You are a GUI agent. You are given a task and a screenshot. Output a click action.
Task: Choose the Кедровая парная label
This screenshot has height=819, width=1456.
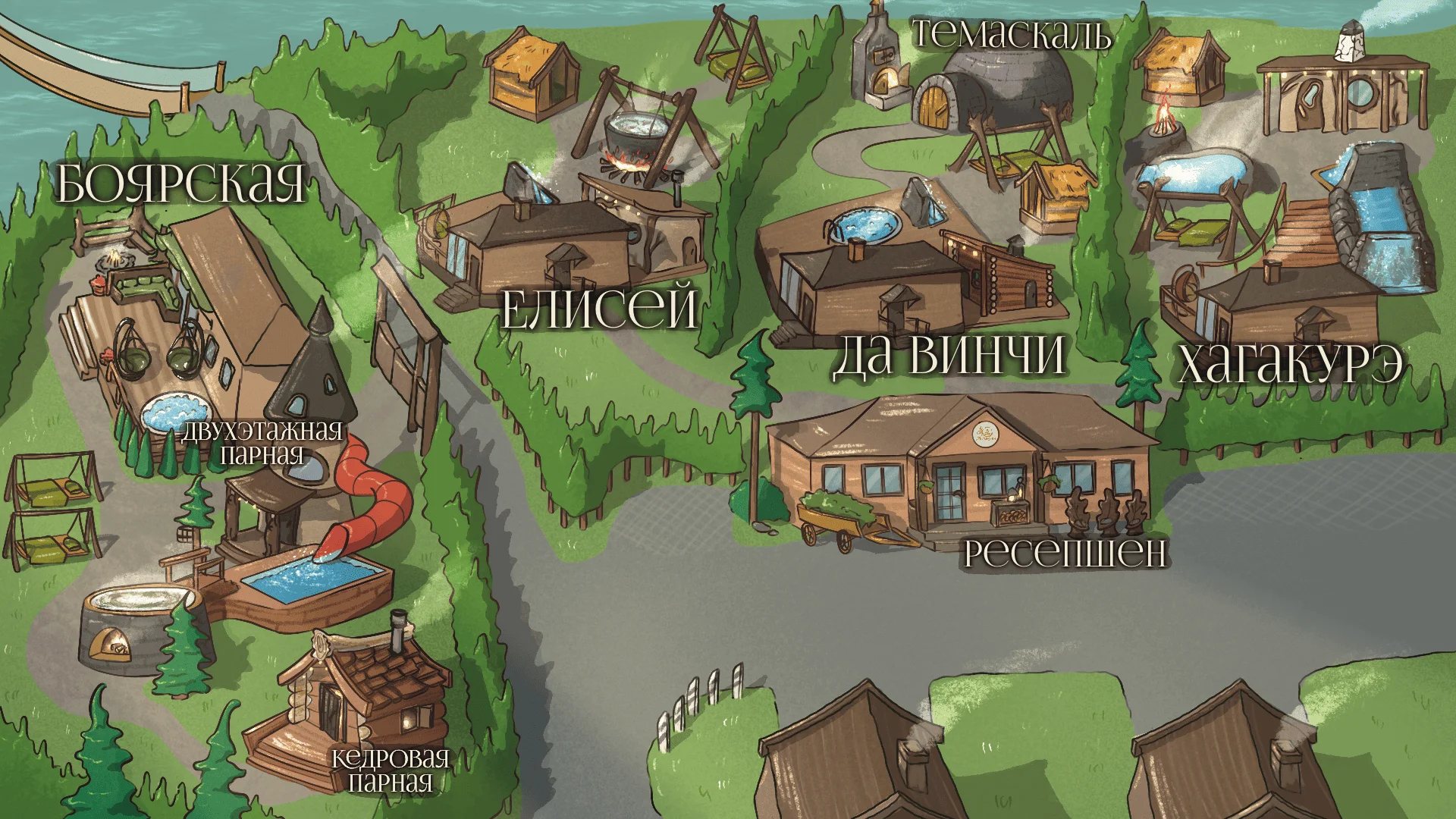click(x=391, y=769)
